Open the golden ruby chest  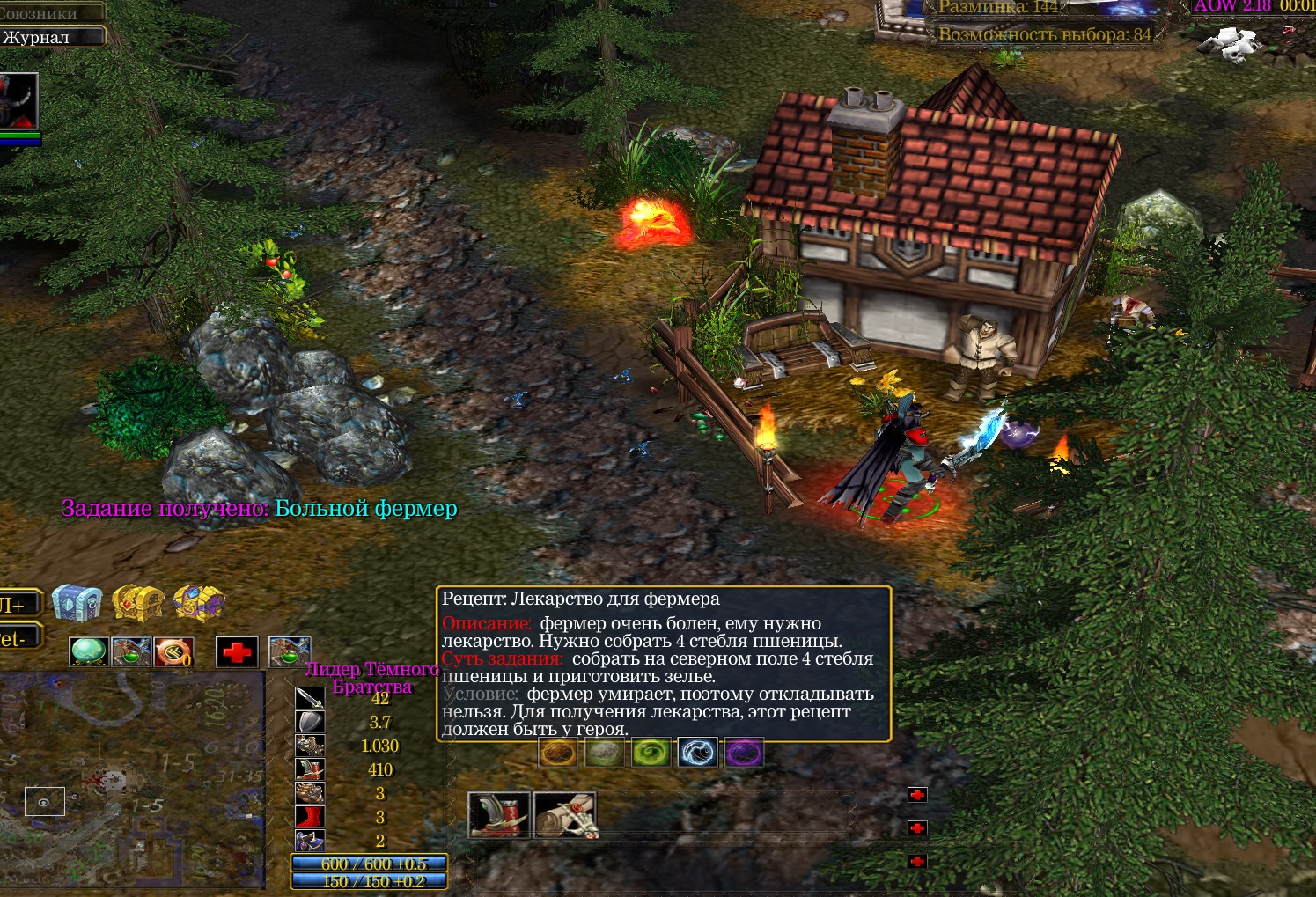tap(137, 604)
